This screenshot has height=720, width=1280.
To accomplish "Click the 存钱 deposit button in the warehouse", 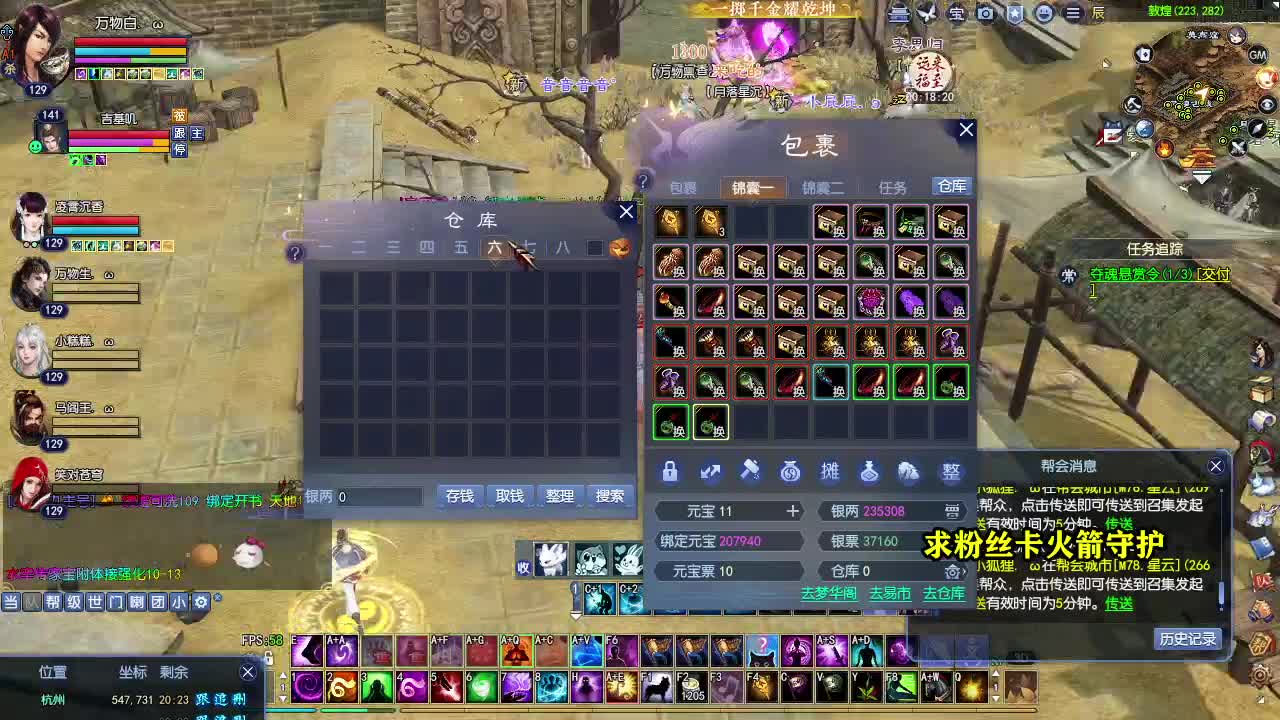I will point(459,496).
